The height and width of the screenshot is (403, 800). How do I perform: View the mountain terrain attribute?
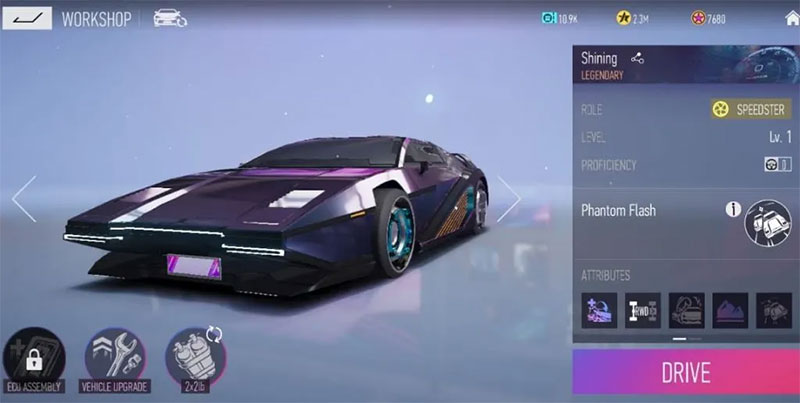(729, 311)
